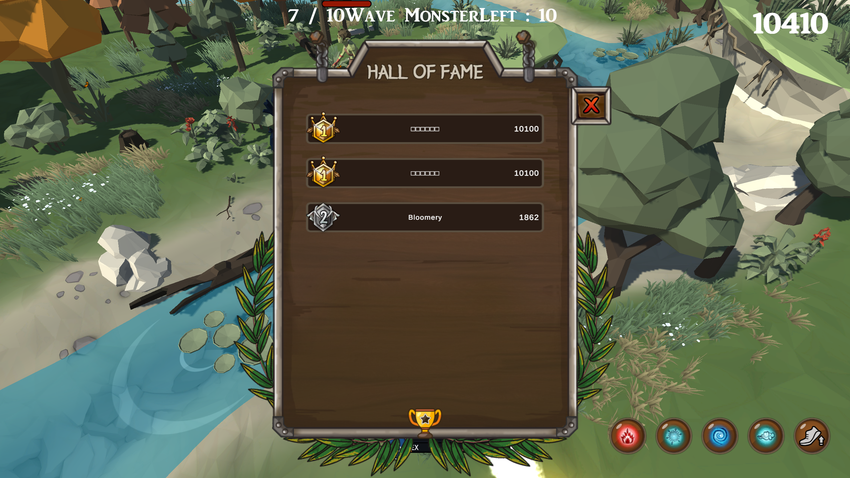
Task: Activate the speed boost shoe ability
Action: pyautogui.click(x=812, y=436)
